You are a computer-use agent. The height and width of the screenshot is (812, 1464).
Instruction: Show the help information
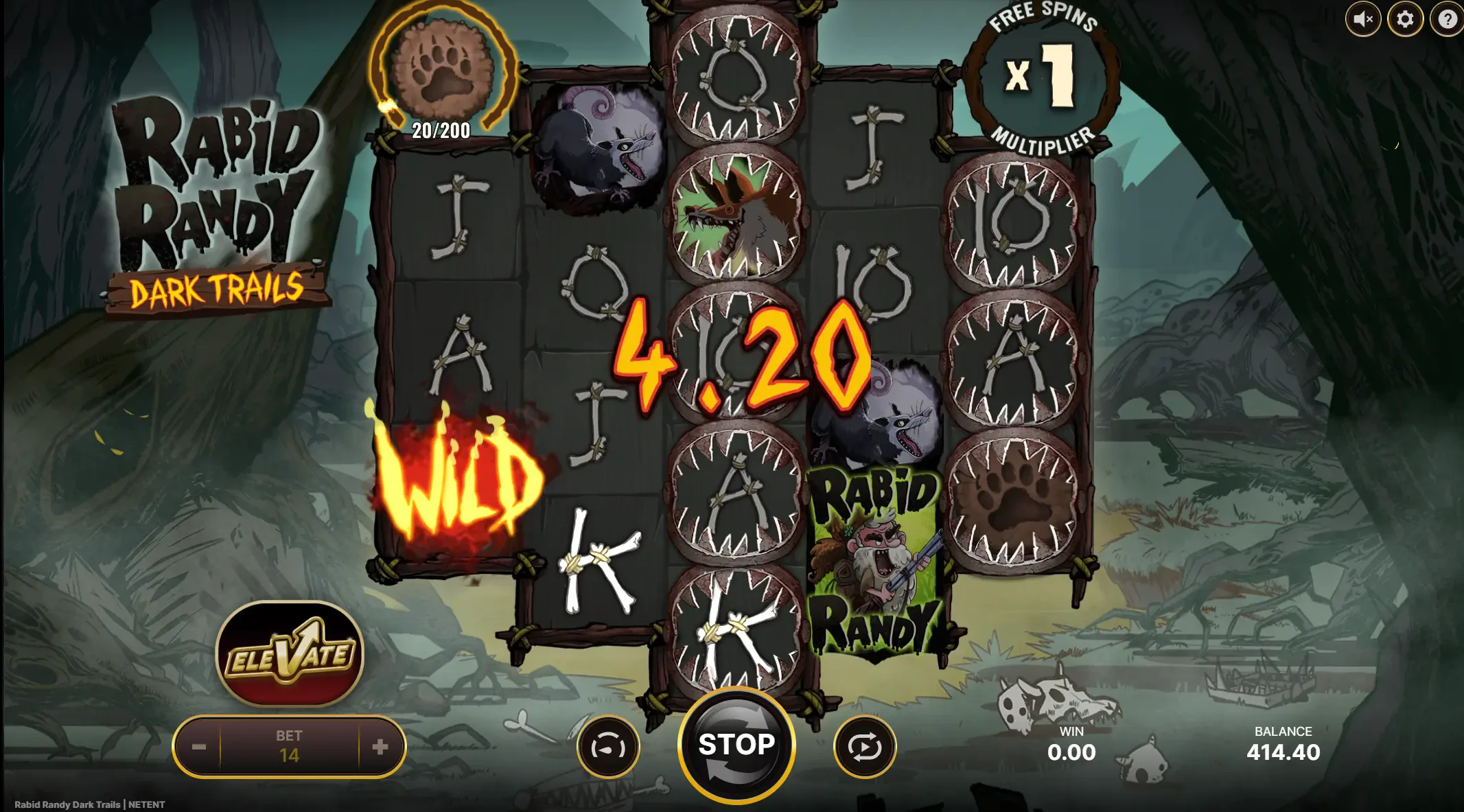pos(1448,19)
